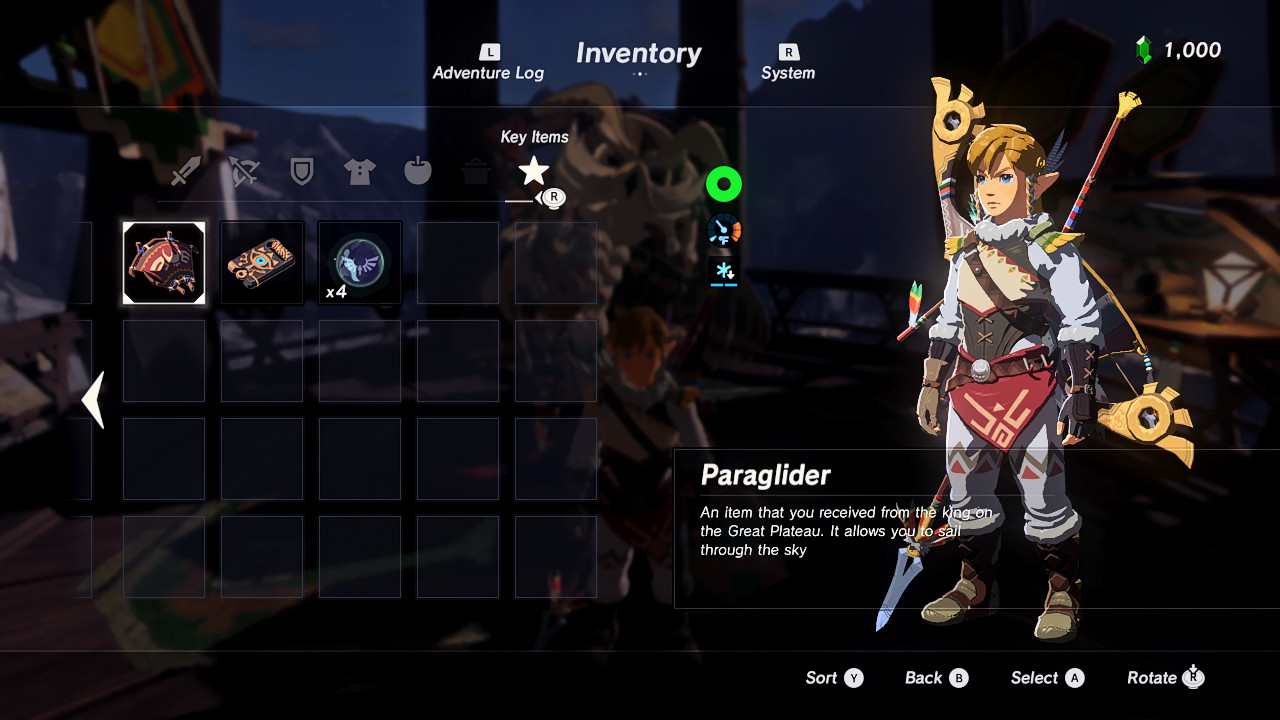Click the green rupee counter icon

[x=1143, y=49]
